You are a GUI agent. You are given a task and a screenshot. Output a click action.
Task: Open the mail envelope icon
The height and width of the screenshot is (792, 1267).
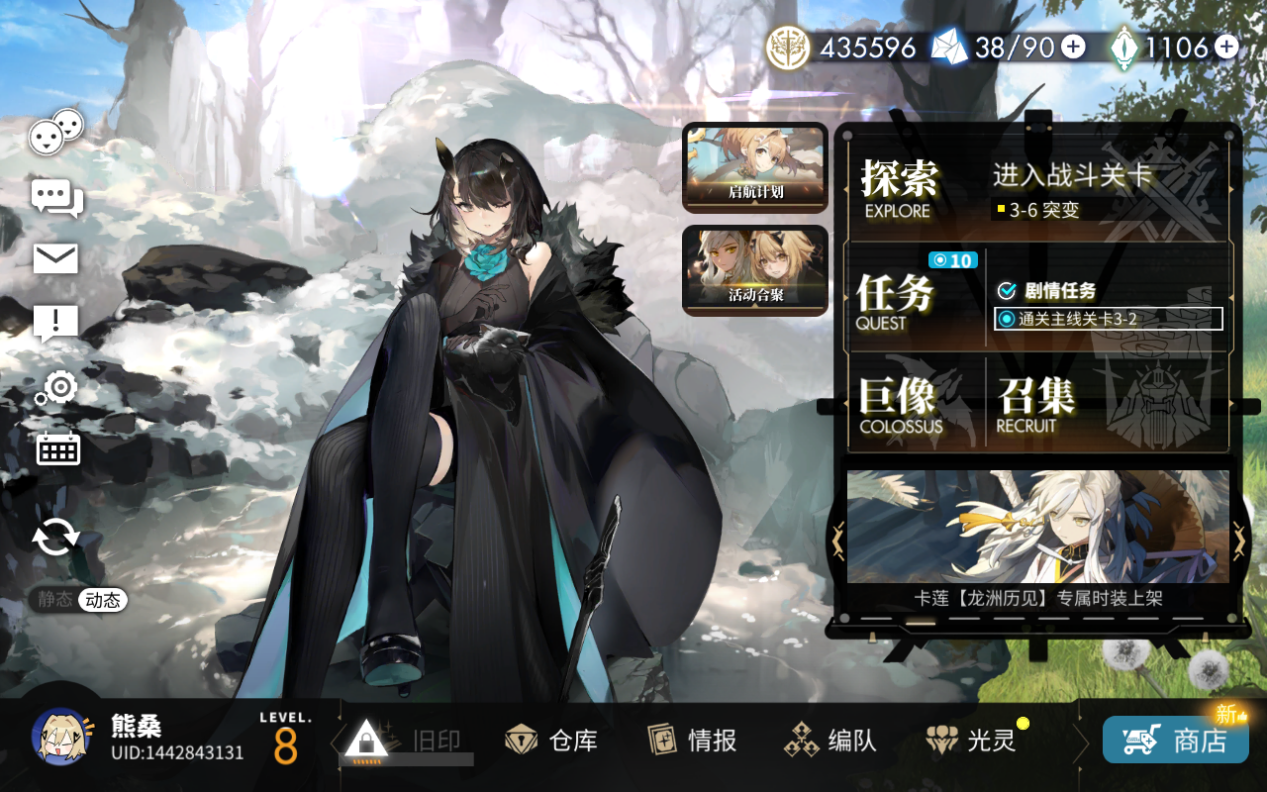coord(56,259)
